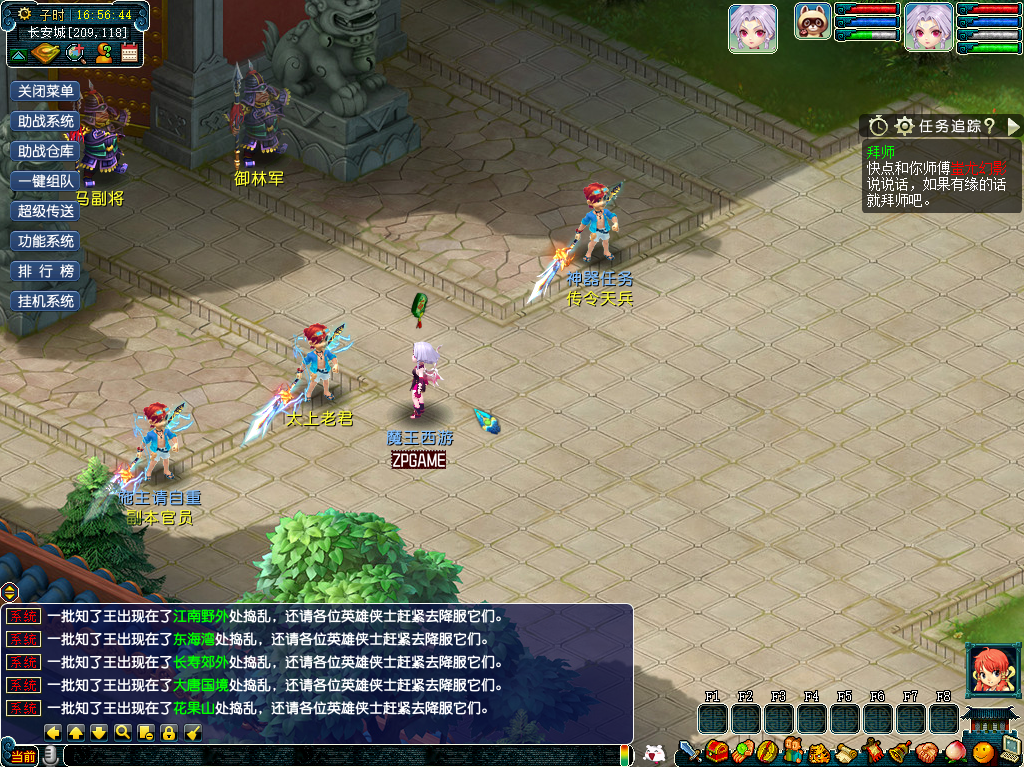The width and height of the screenshot is (1024, 767).
Task: Switch the 当前 chat channel selector
Action: coord(22,756)
